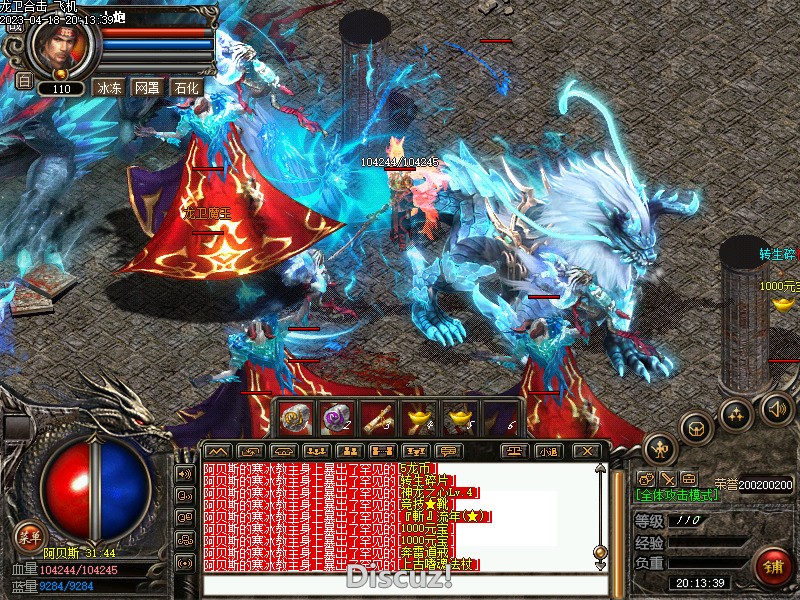Toggle sound with the speaker icon
800x600 pixels.
776,407
